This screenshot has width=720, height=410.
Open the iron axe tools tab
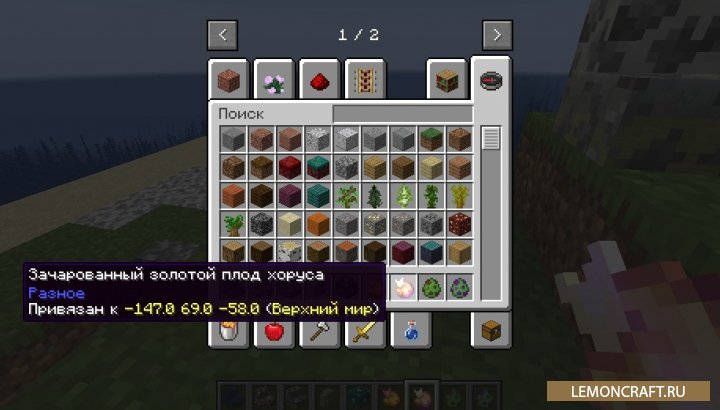coord(319,330)
